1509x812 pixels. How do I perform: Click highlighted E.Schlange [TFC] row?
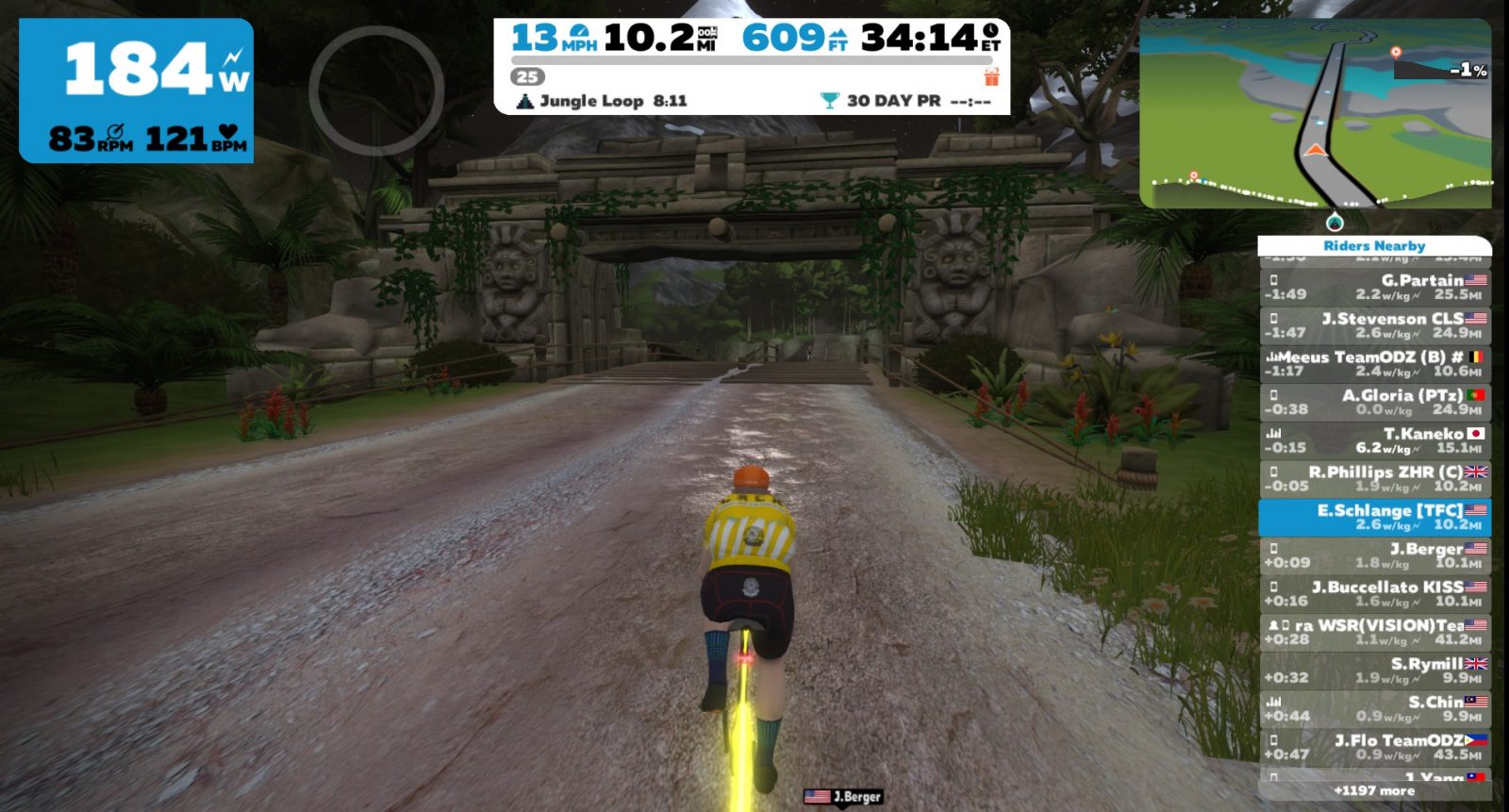pyautogui.click(x=1374, y=517)
